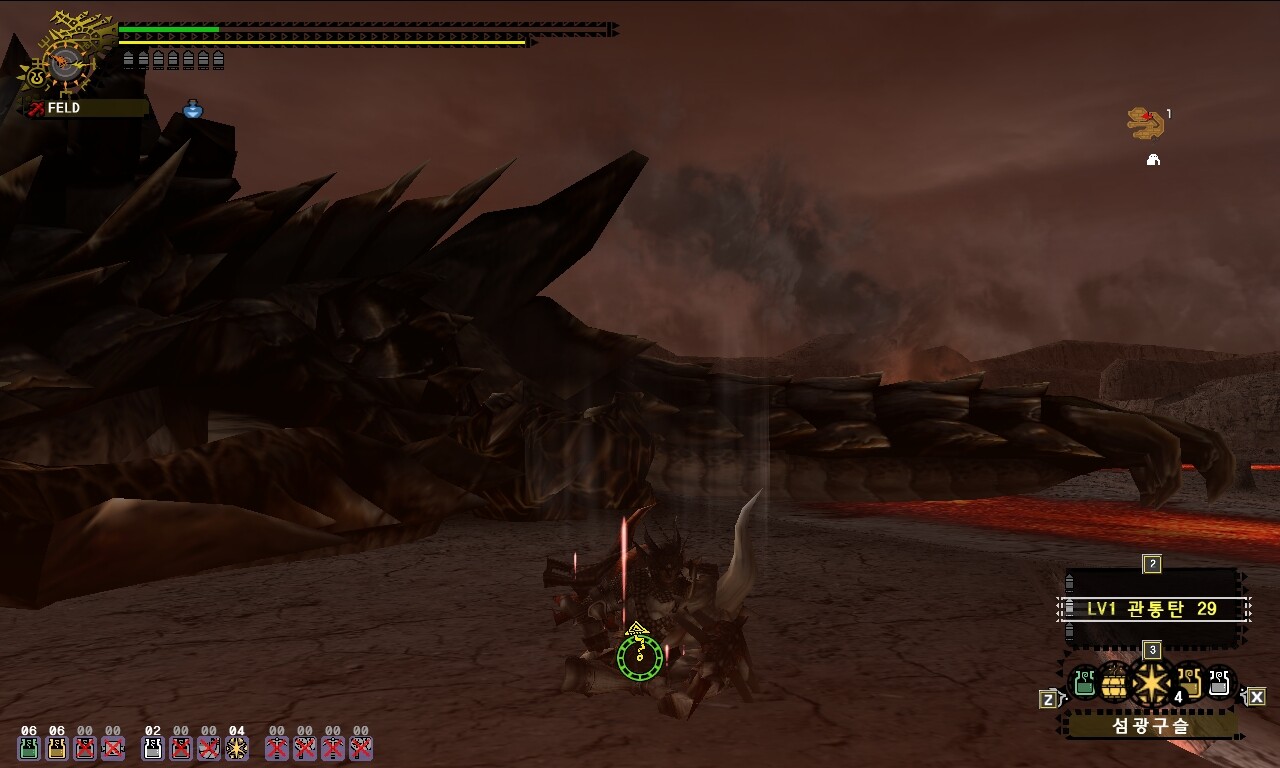Activate the flash bomb shortcut showing 04
The image size is (1280, 768).
coord(237,747)
